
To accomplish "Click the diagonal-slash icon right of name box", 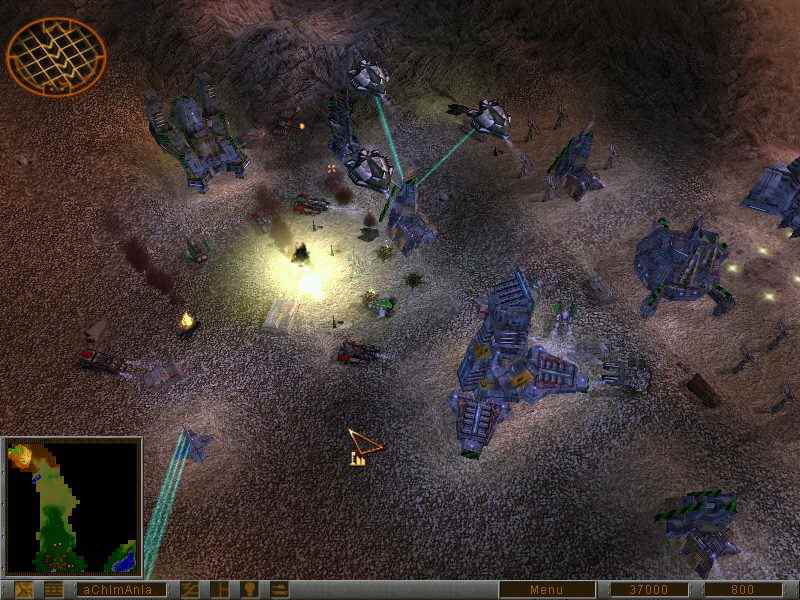I will pyautogui.click(x=189, y=590).
